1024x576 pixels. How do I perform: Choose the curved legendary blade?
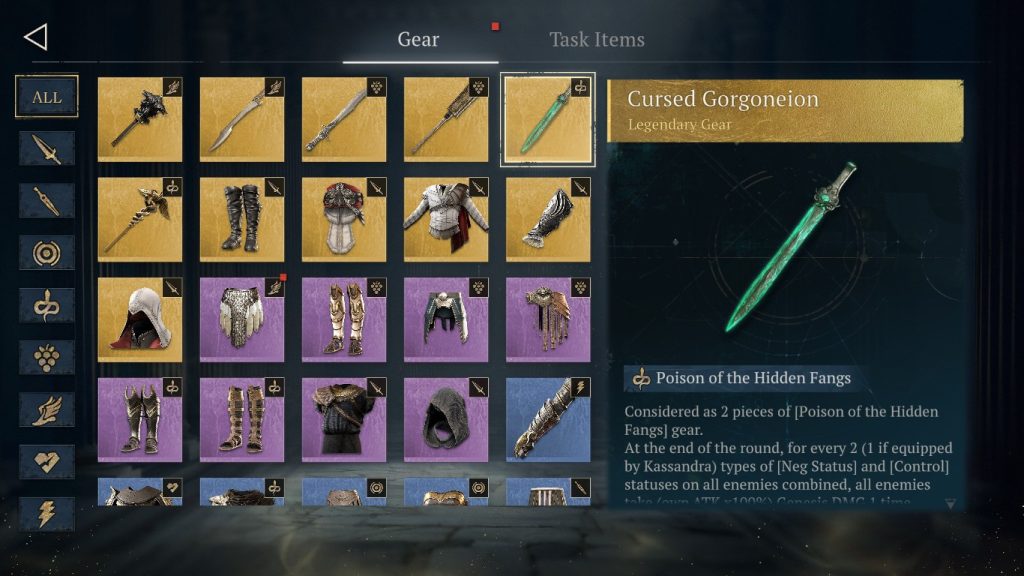pos(242,119)
